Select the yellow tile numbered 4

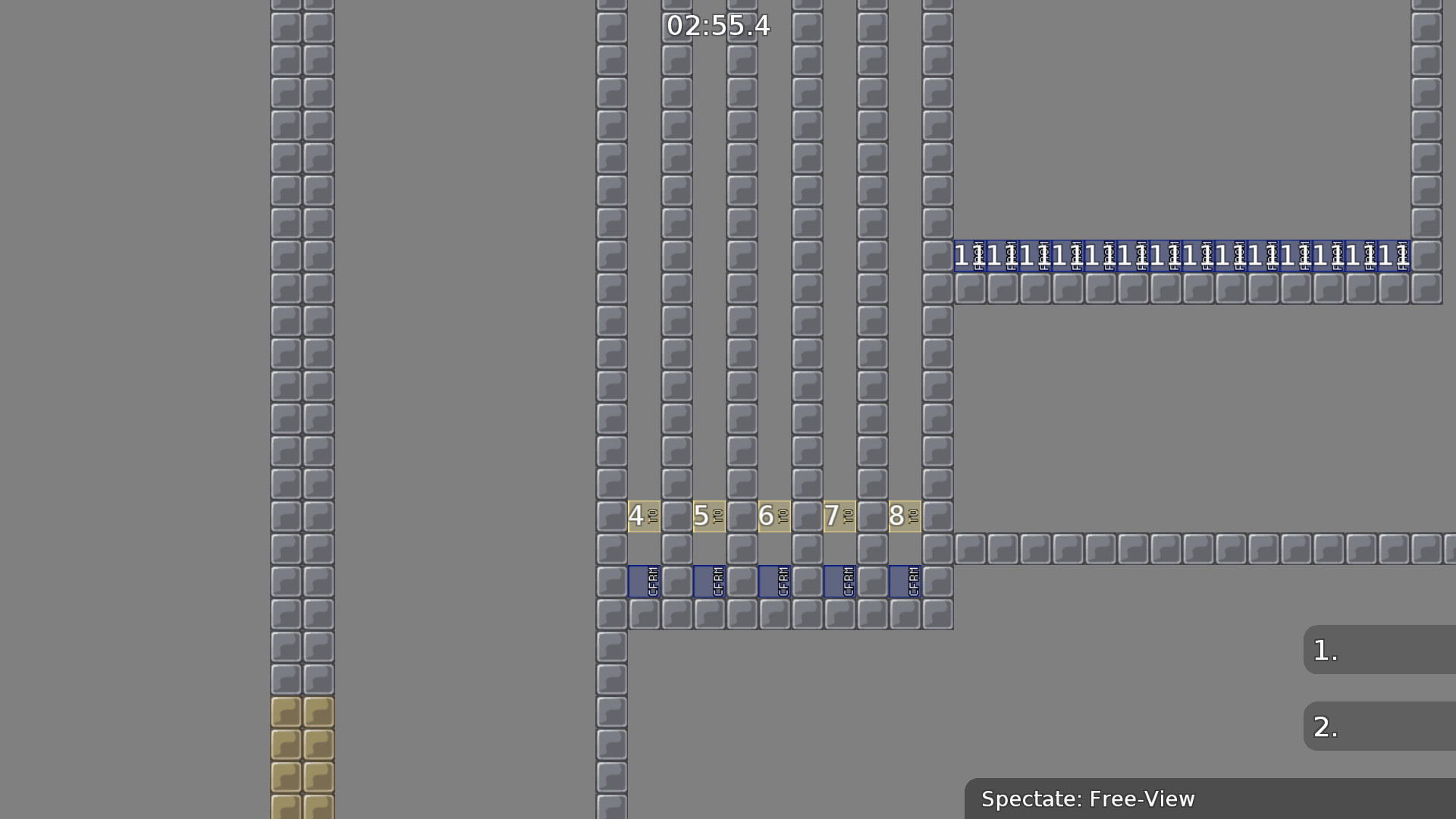644,515
